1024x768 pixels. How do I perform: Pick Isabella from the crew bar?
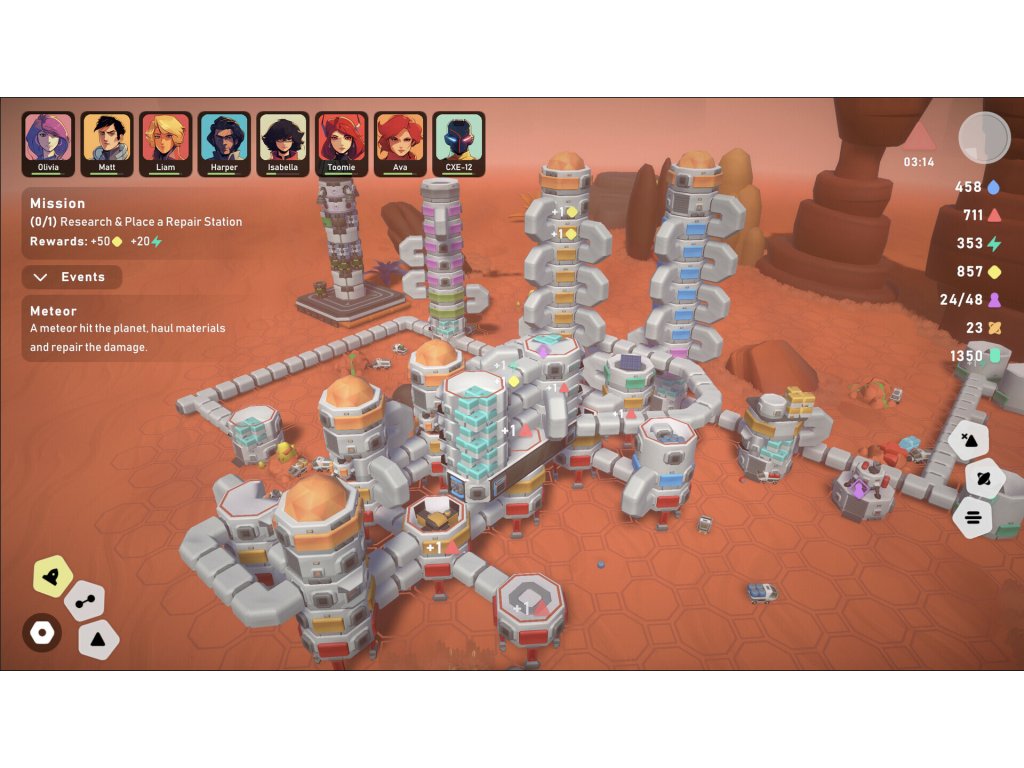point(283,143)
